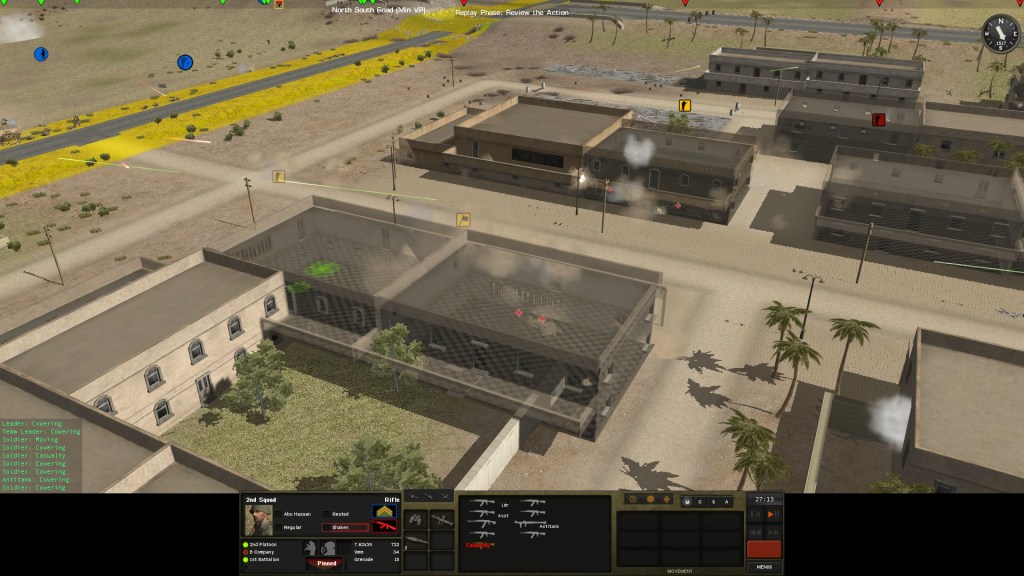Viewport: 1024px width, 576px height.
Task: Switch to the C combat commands tab
Action: point(699,501)
